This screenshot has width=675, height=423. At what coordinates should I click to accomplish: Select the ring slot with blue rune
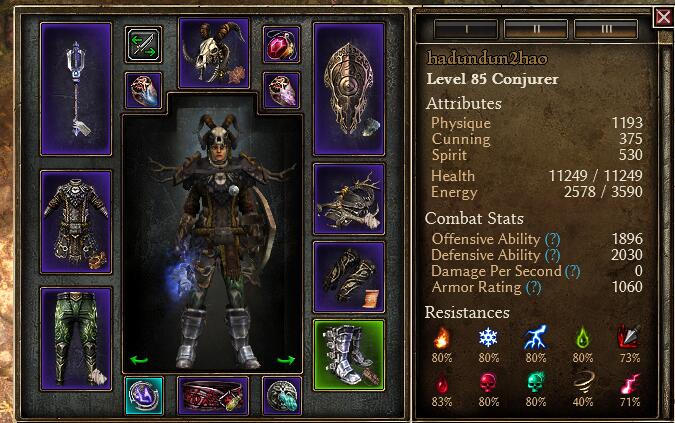144,395
